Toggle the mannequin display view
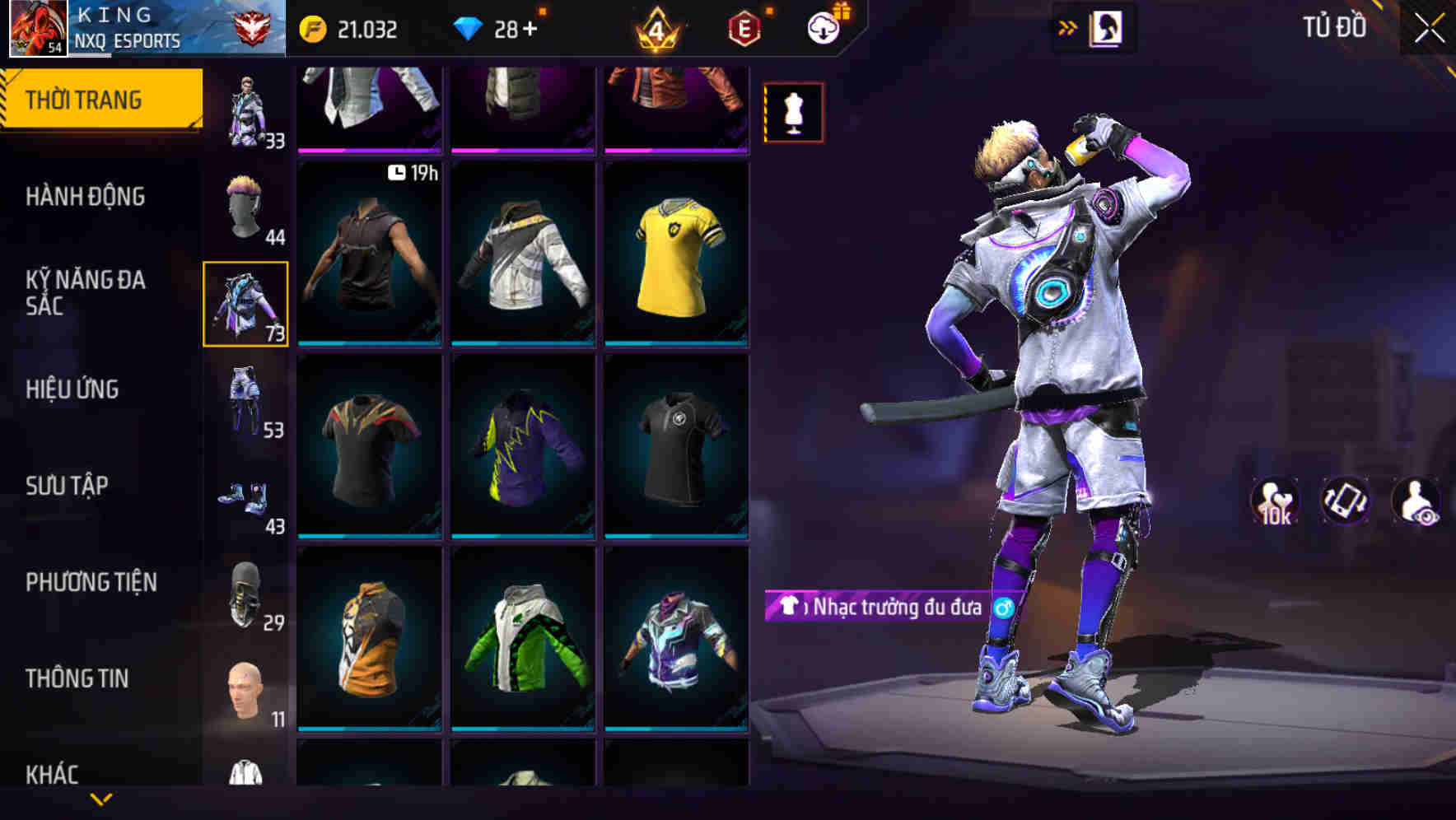Screen dimensions: 1456x820 pyautogui.click(x=792, y=111)
